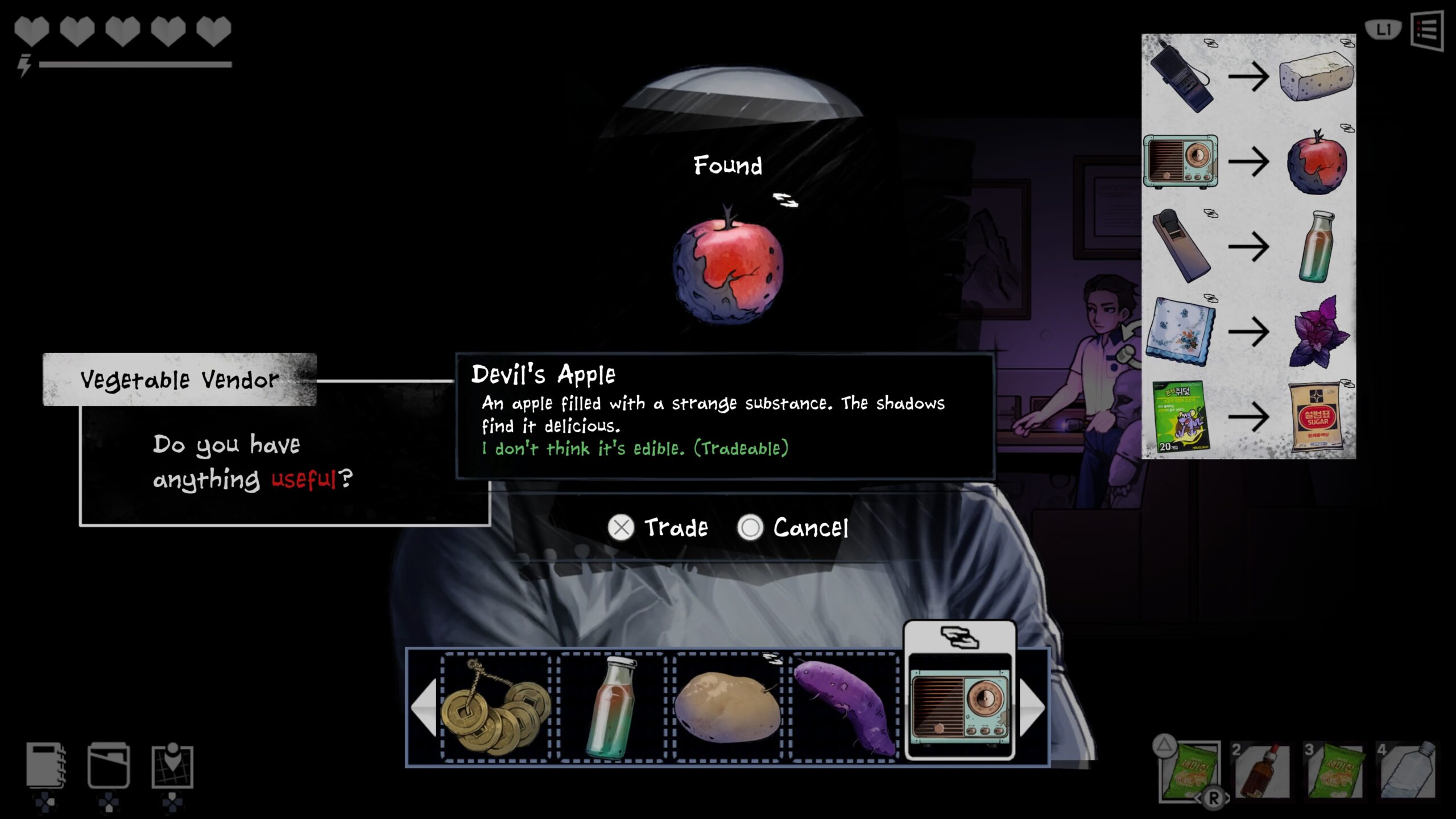Select the radio for Devil's Apple recipe

pyautogui.click(x=1181, y=162)
